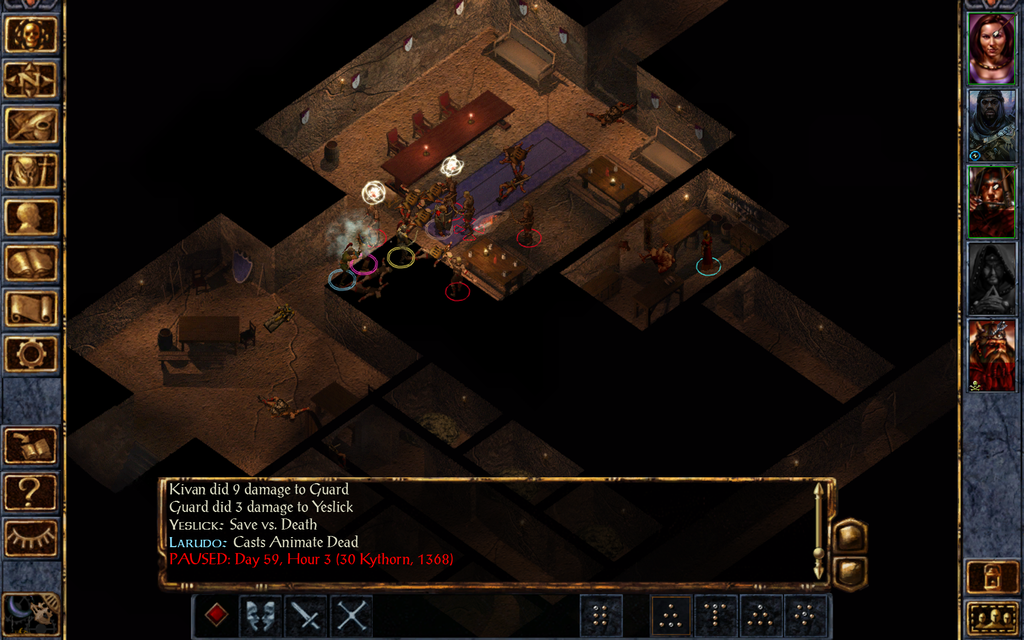Click the question mark help button
Image resolution: width=1024 pixels, height=640 pixels.
31,492
